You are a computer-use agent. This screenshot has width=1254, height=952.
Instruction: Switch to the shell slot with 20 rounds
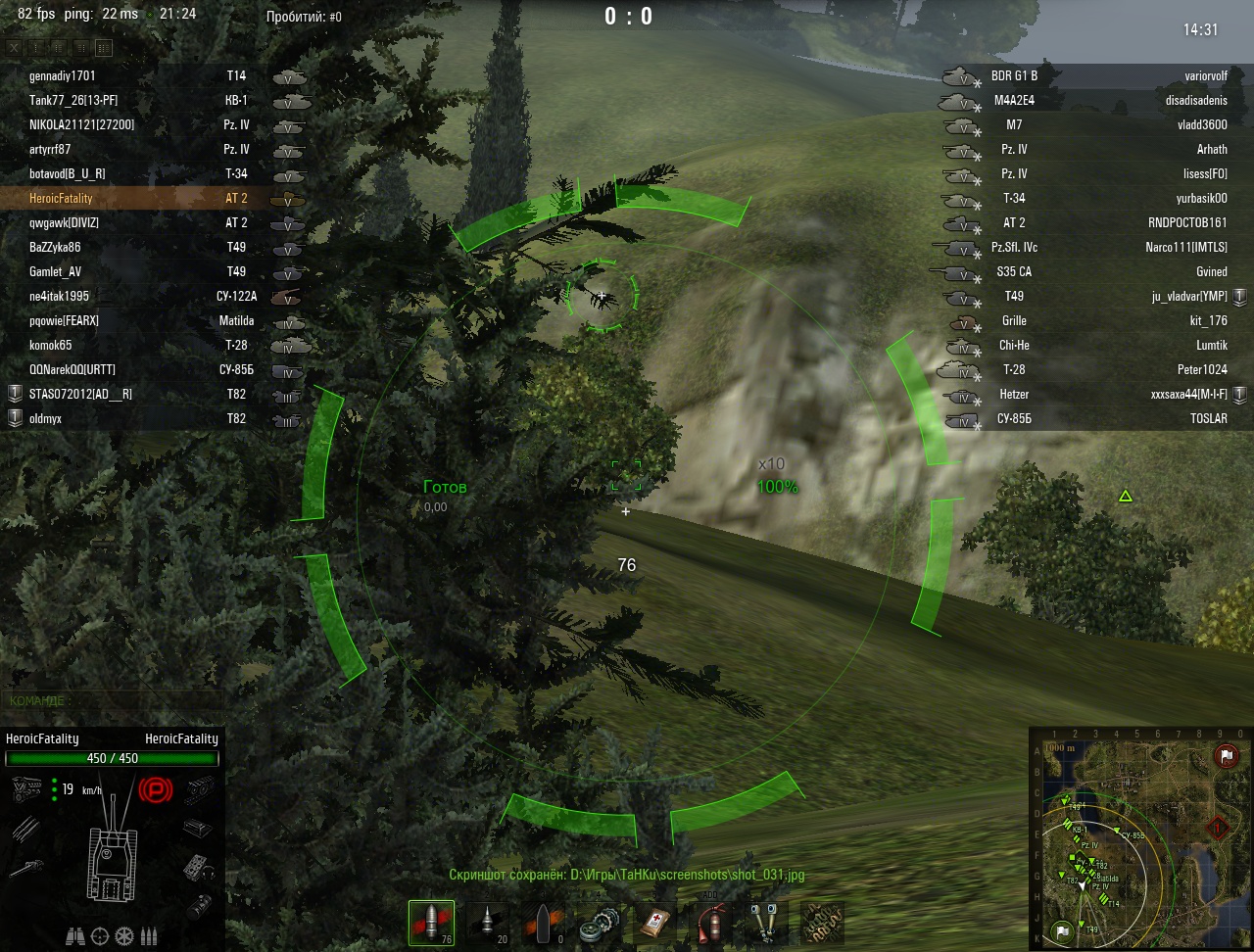tap(487, 923)
